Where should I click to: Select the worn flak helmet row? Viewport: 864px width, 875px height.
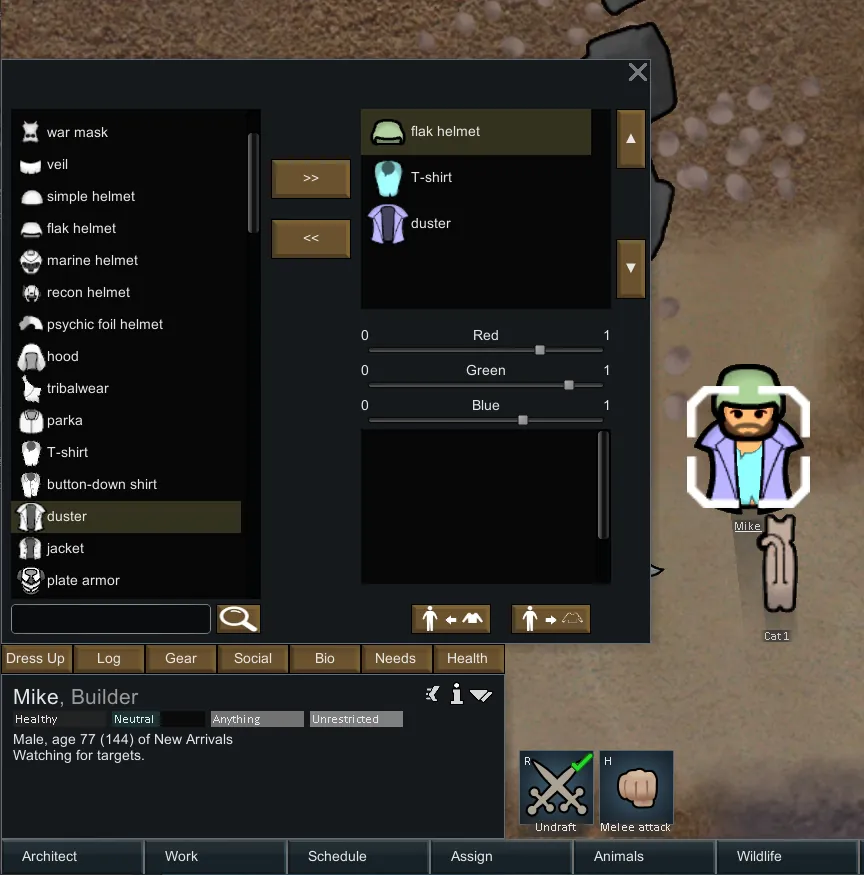pyautogui.click(x=476, y=132)
